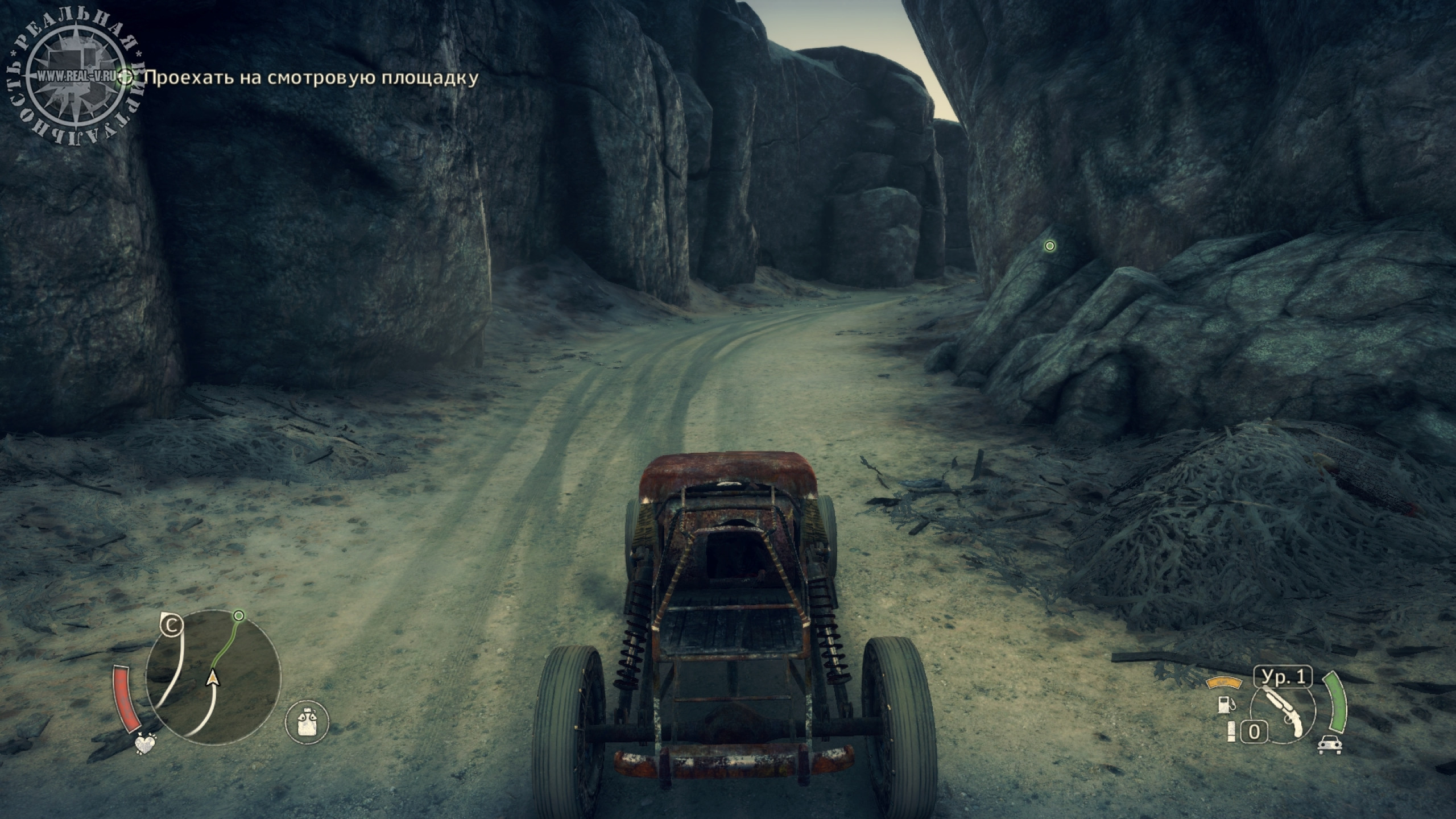
Task: Select the 'C' marker on the minimap
Action: [171, 626]
